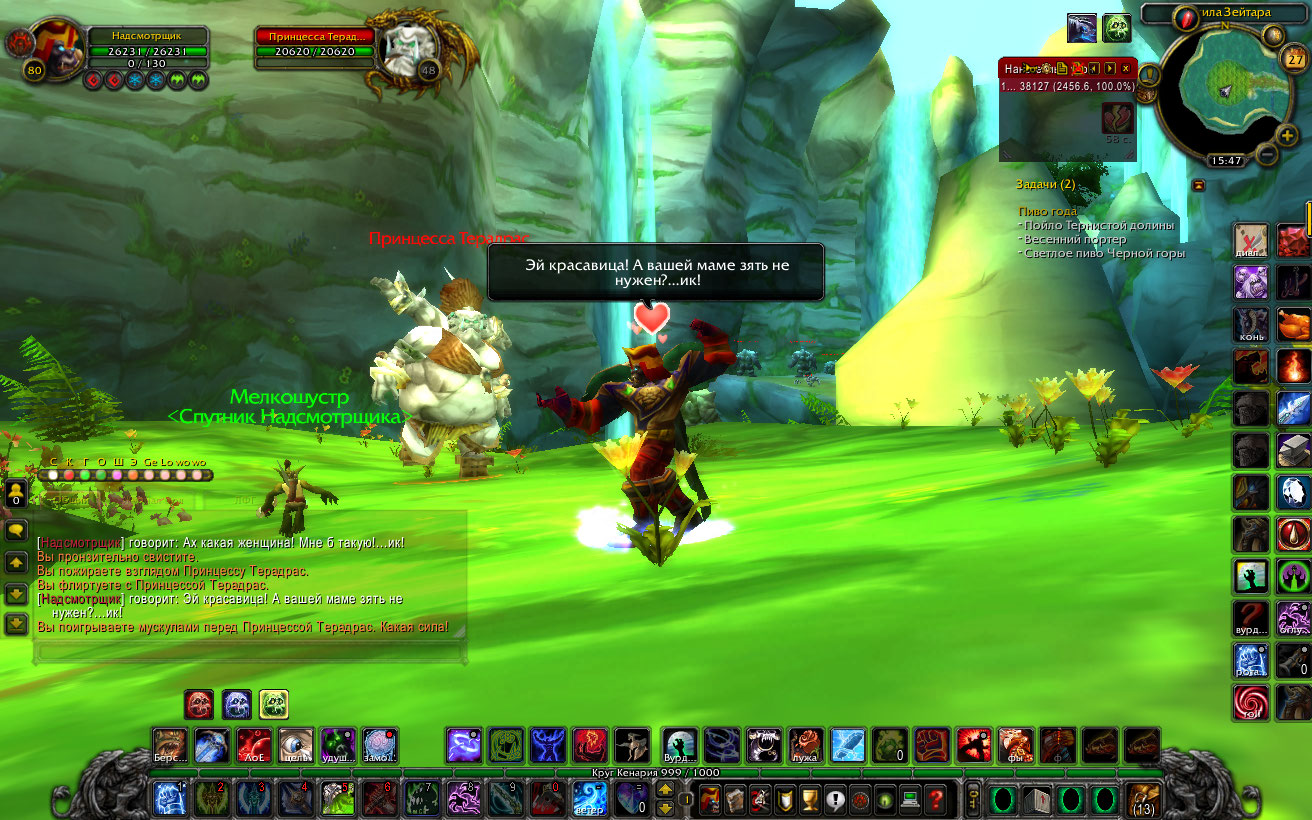
Task: Activate the first numbered action bar ability
Action: (168, 799)
